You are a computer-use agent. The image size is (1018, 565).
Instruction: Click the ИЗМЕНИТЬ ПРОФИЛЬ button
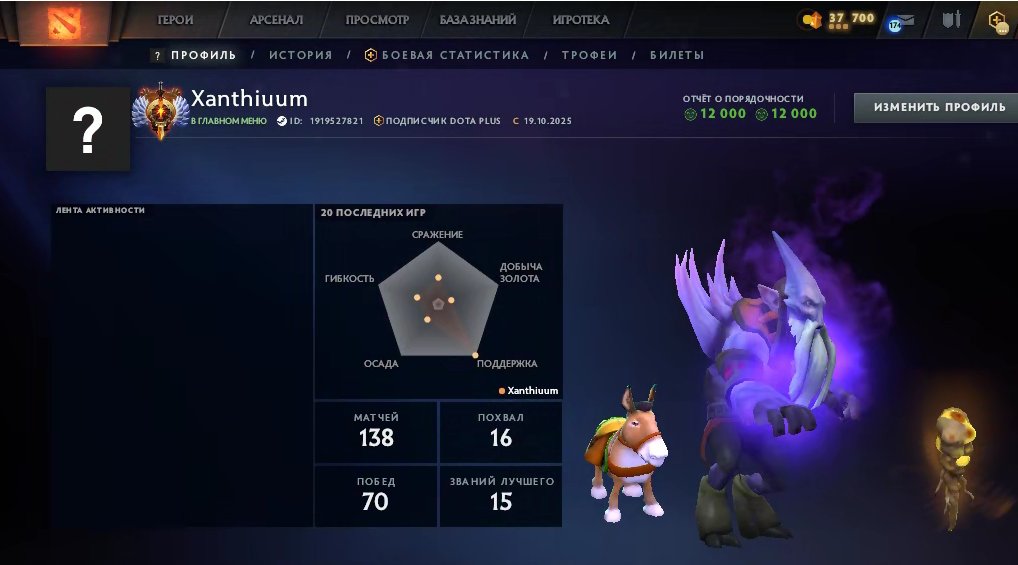pos(935,107)
